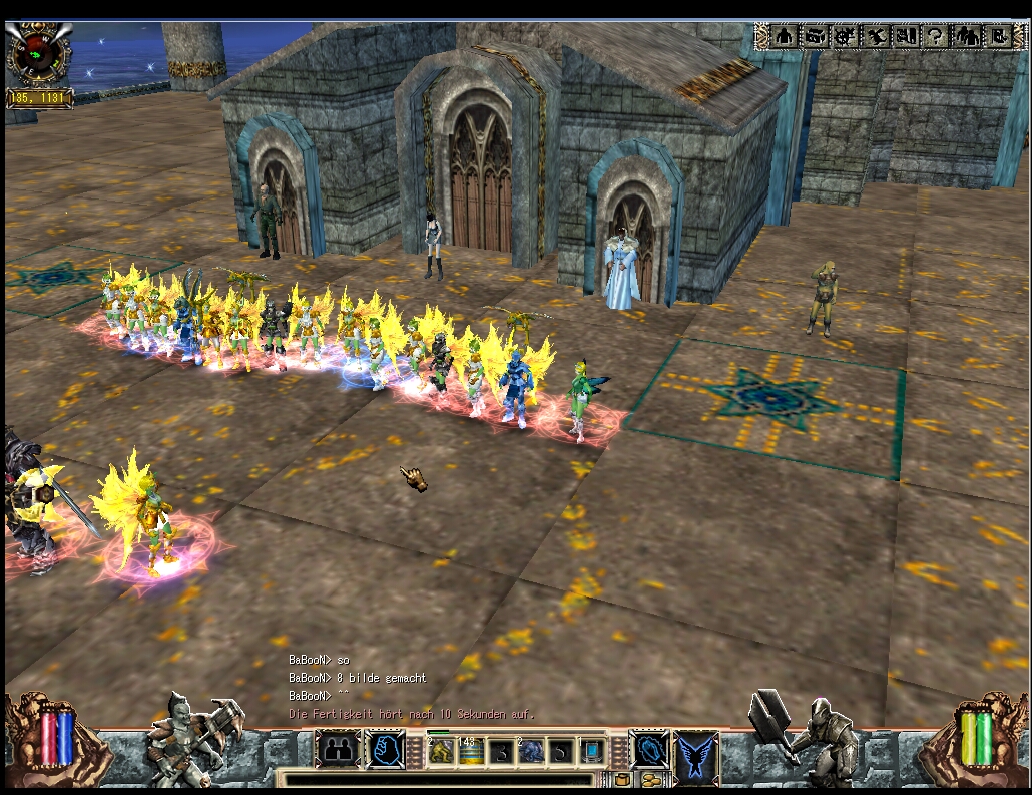This screenshot has width=1032, height=795.
Task: Click the small box icon beside coins
Action: point(622,780)
